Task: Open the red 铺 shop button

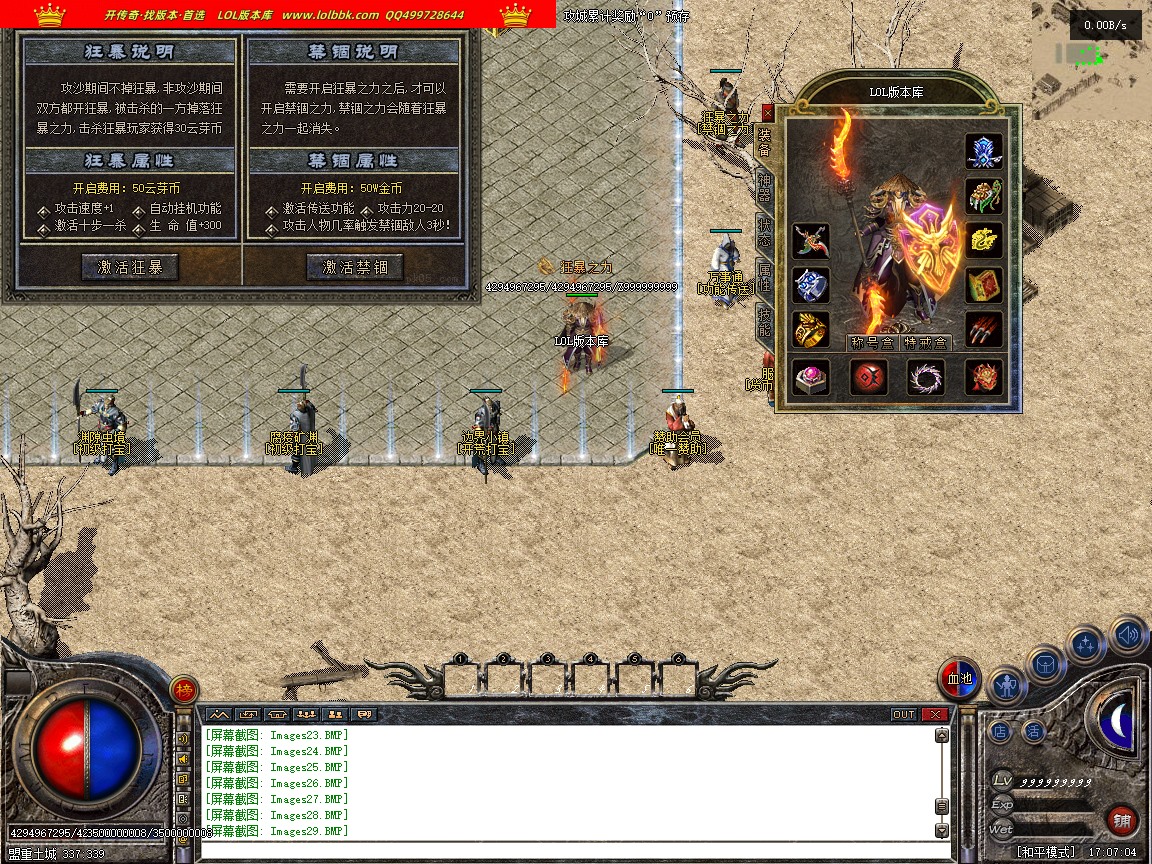Action: (x=1122, y=821)
